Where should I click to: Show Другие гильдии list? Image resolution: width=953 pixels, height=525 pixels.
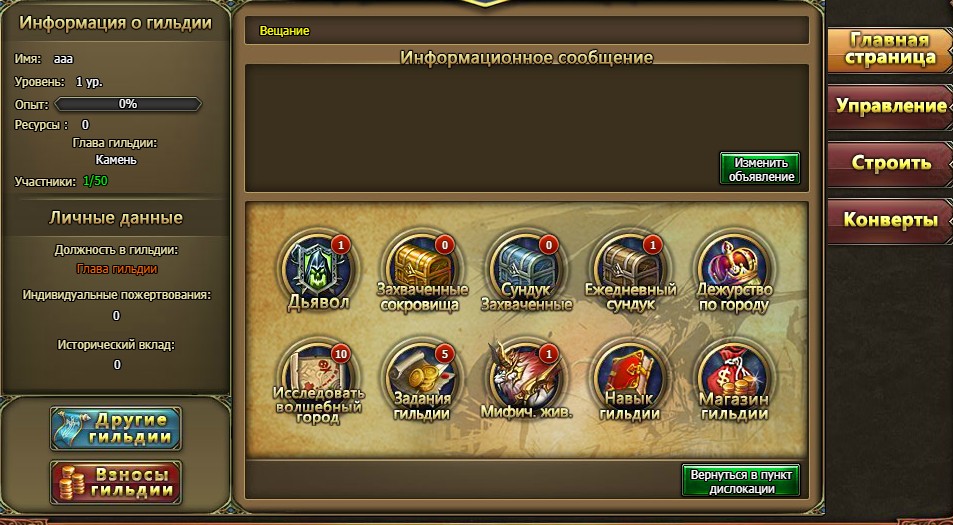116,428
